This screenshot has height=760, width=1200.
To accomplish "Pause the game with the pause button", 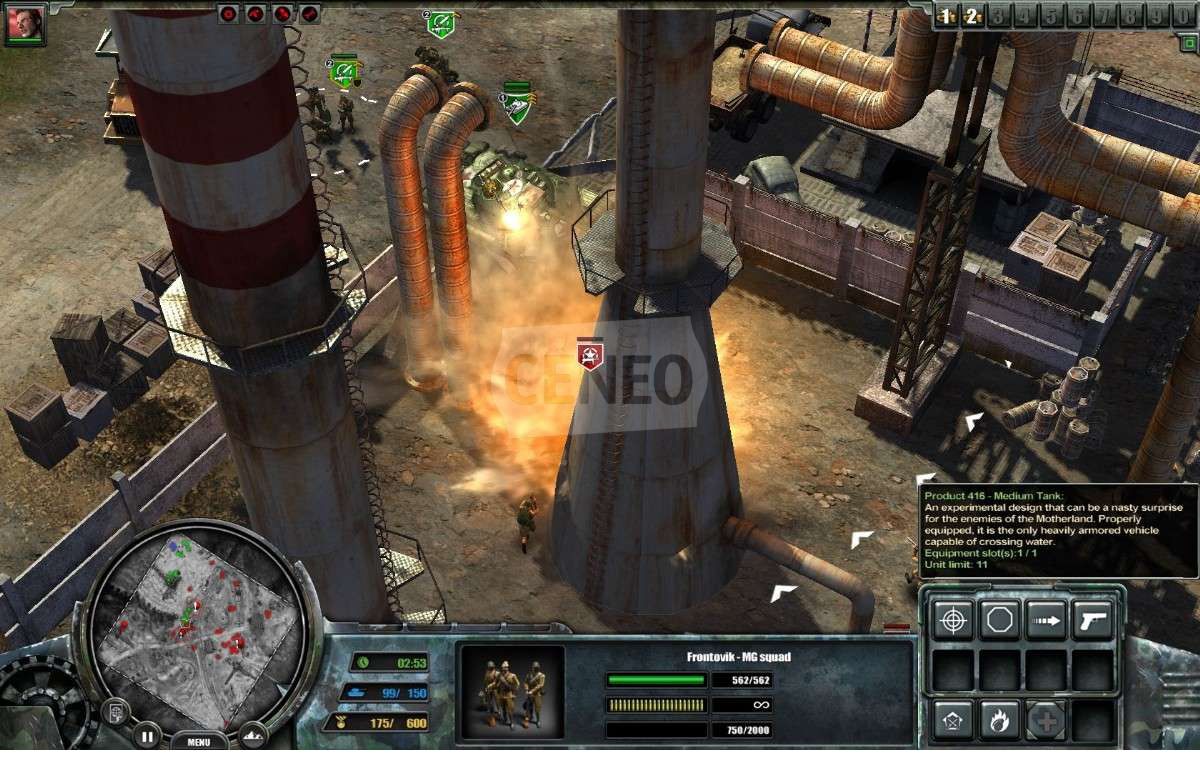I will tap(146, 735).
